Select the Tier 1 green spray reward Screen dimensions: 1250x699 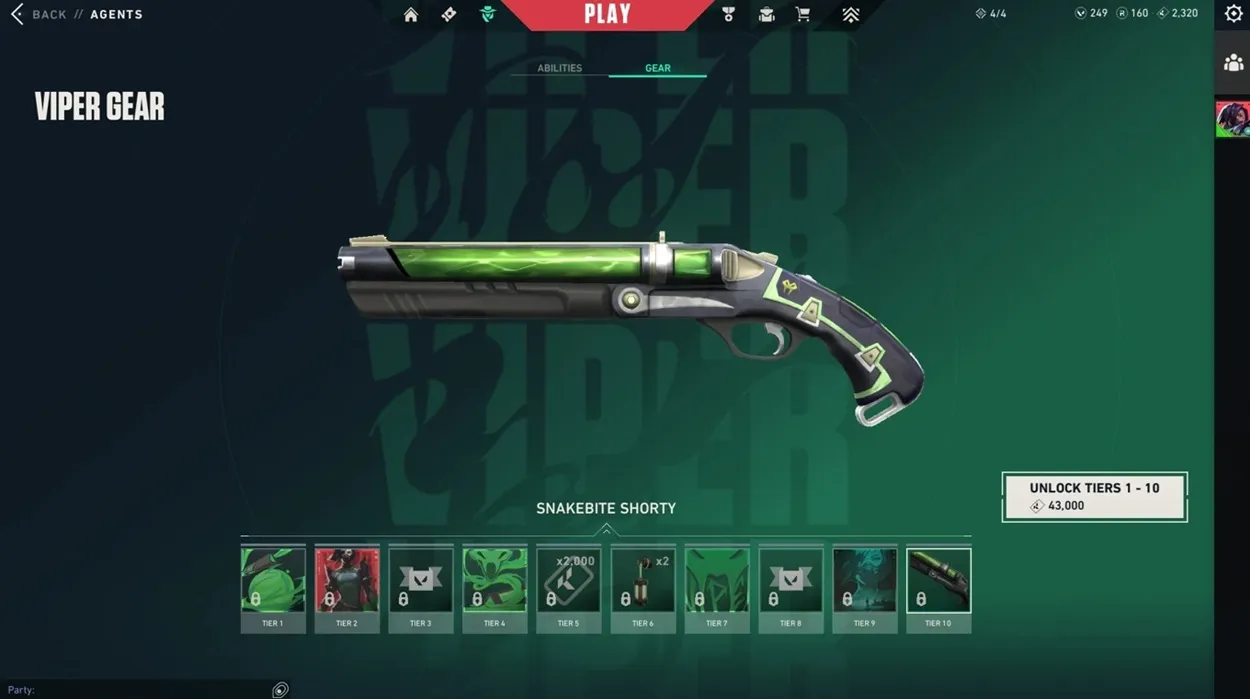272,589
